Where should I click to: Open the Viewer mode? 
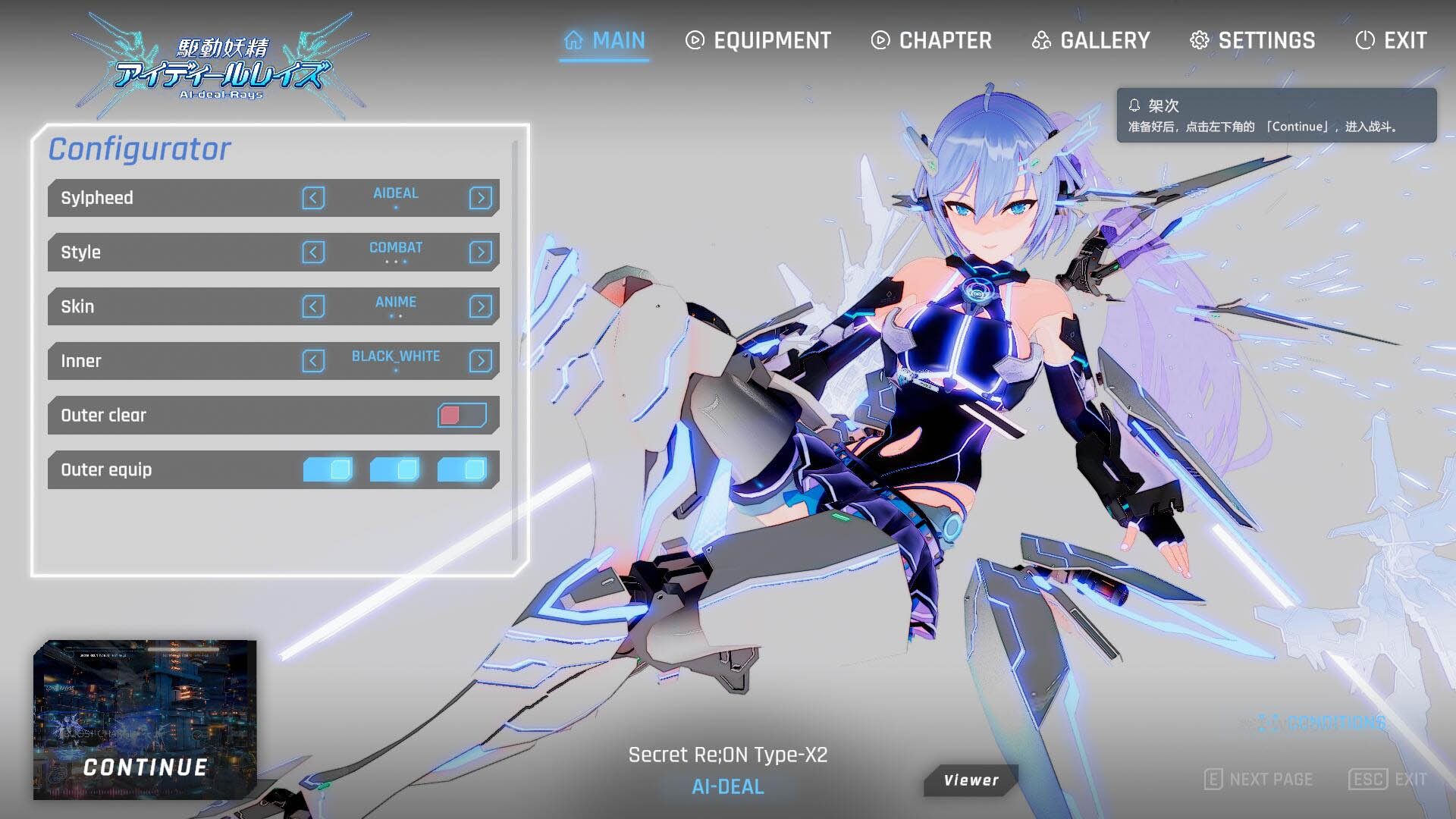tap(970, 780)
